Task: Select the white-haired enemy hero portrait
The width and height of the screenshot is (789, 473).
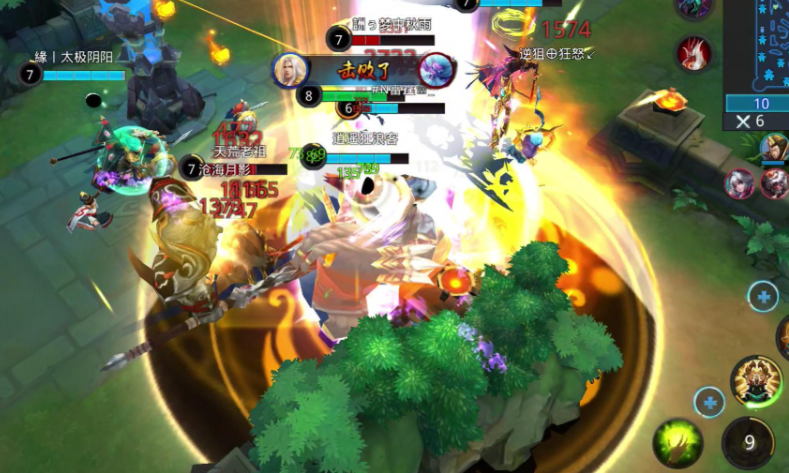Action: pyautogui.click(x=741, y=184)
